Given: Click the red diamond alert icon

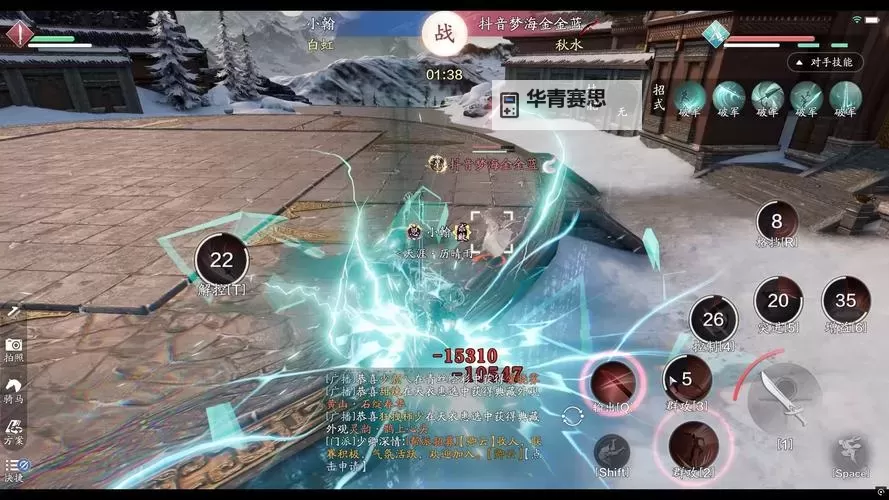Looking at the screenshot, I should [x=18, y=34].
